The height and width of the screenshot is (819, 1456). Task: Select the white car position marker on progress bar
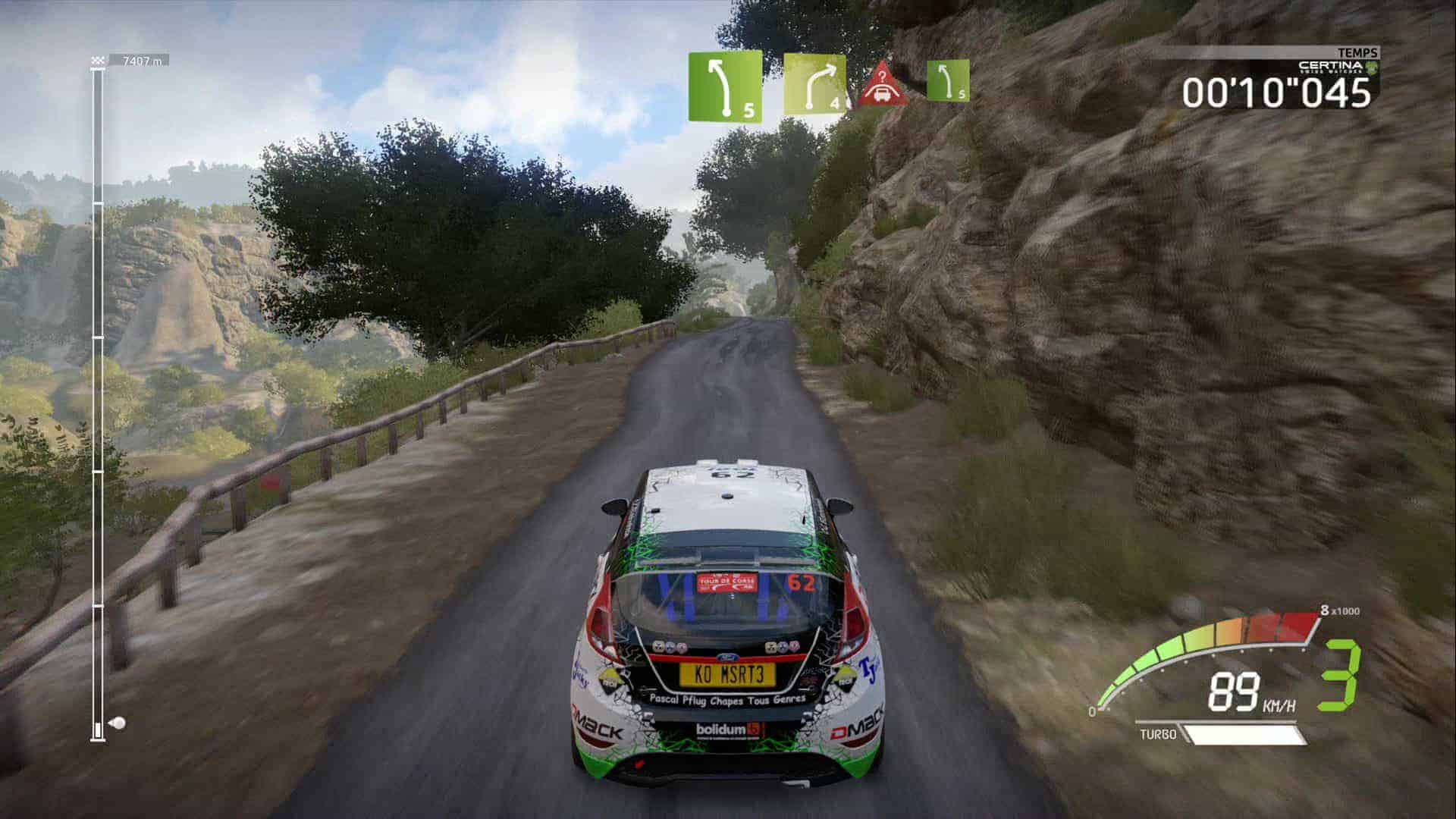117,723
